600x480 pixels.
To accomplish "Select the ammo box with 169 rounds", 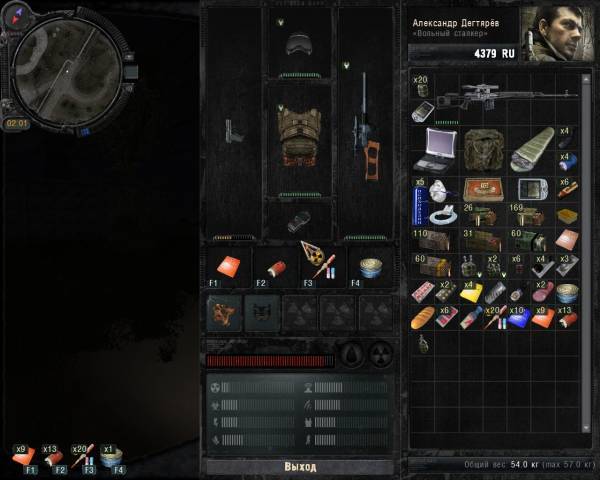I will [532, 216].
